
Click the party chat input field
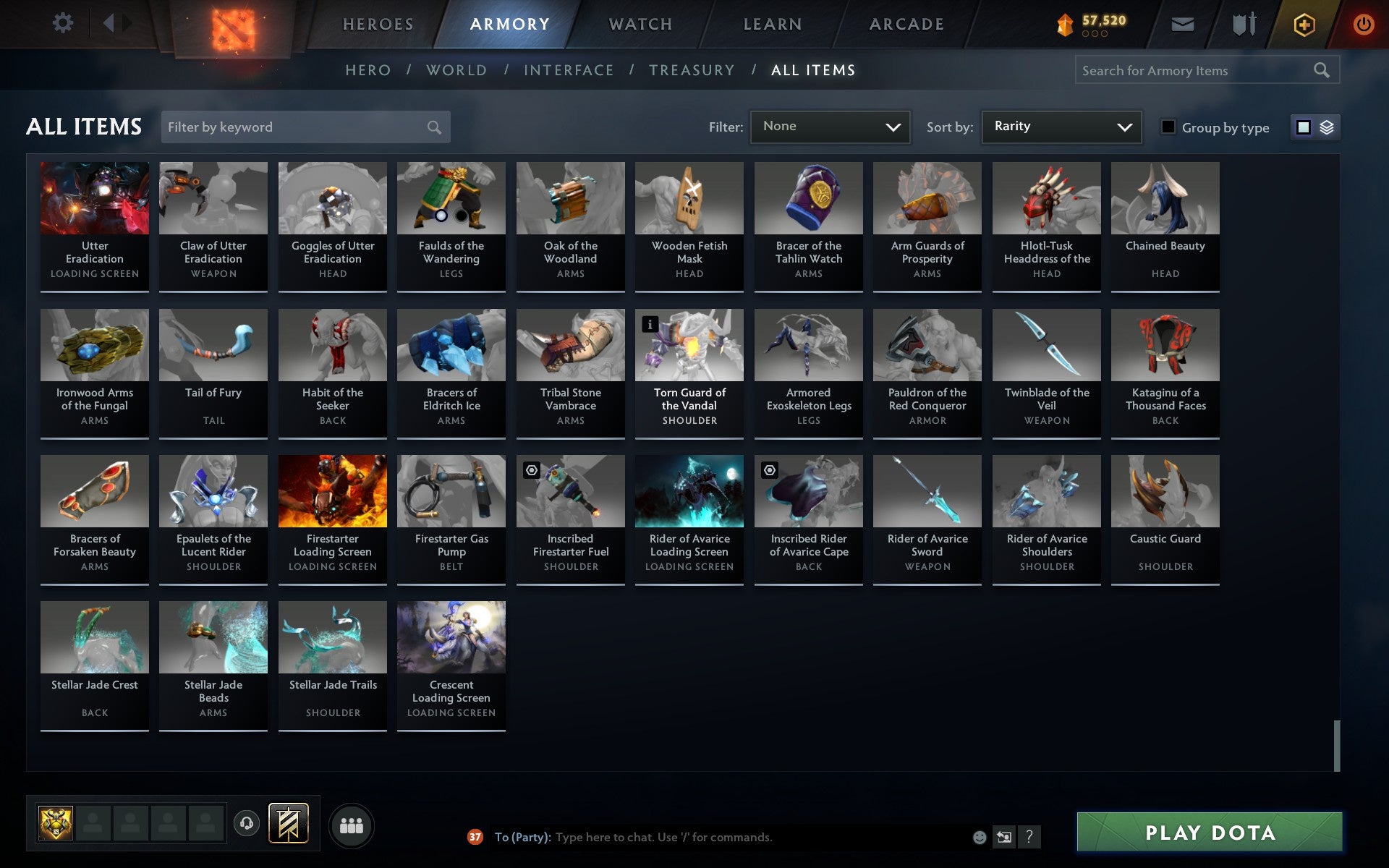tap(723, 838)
